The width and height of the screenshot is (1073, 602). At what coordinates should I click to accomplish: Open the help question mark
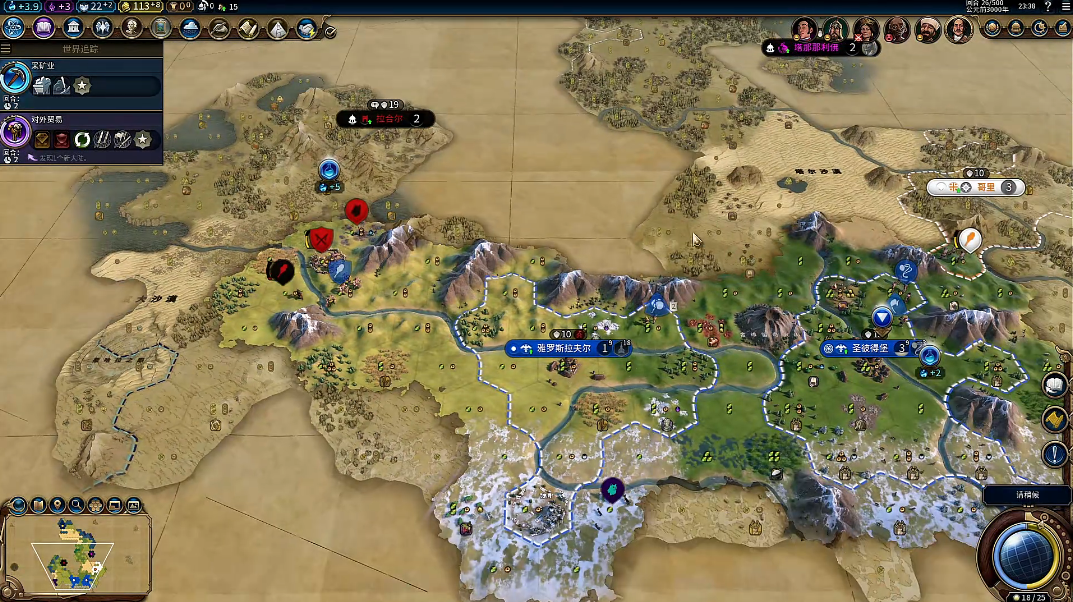[1047, 6]
